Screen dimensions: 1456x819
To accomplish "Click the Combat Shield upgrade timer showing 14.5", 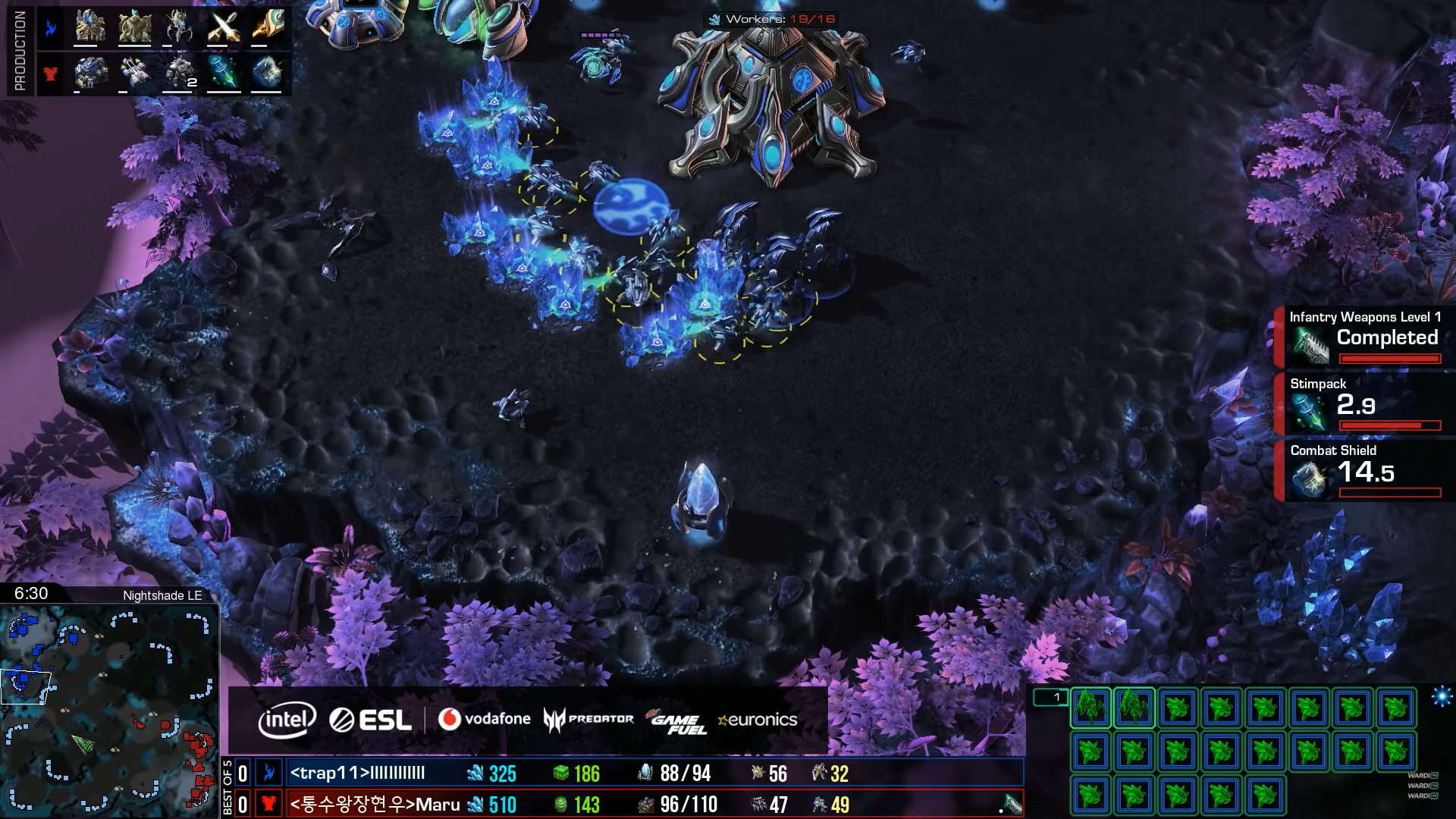I will (1365, 470).
